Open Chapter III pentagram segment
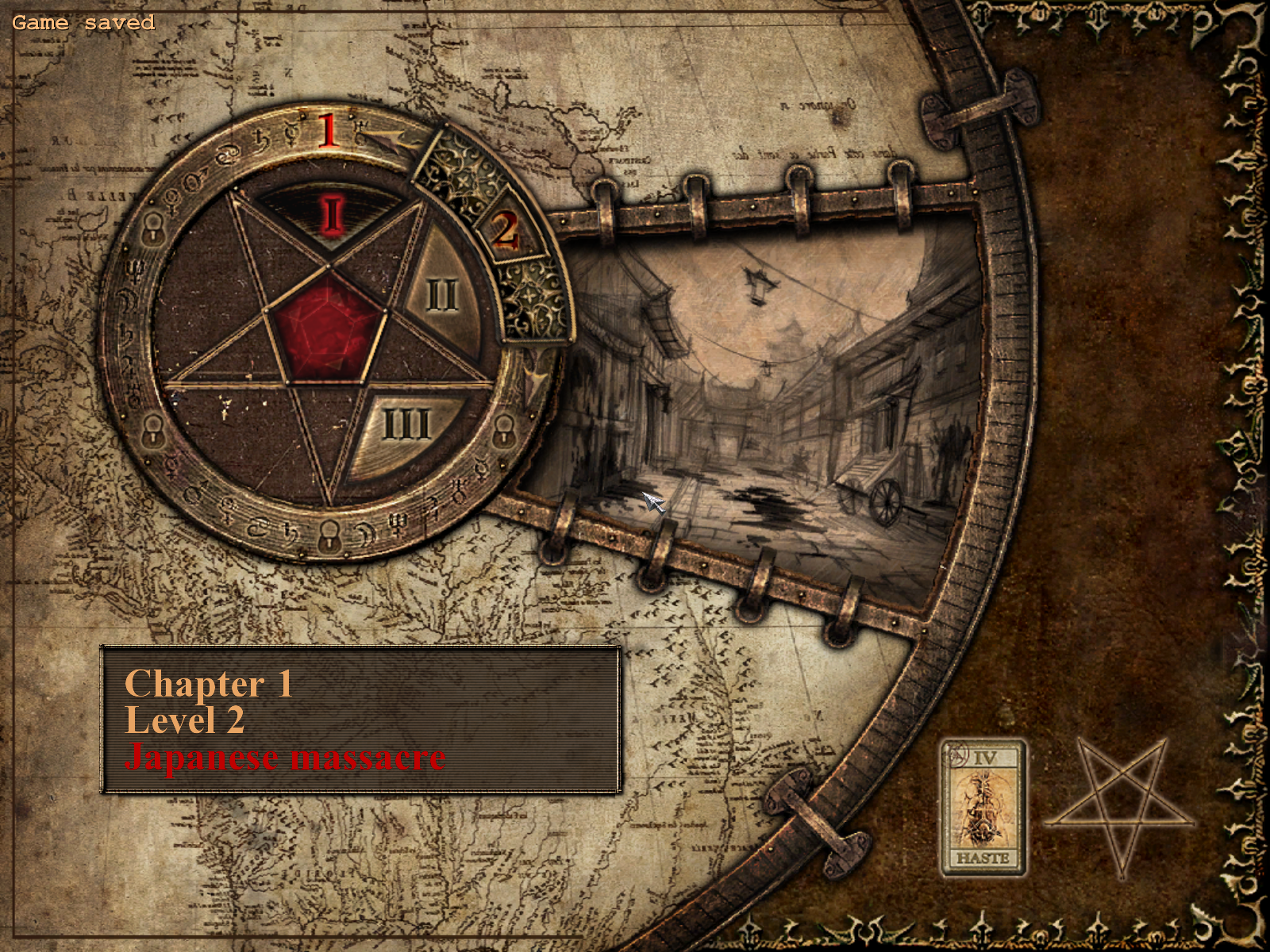 407,426
